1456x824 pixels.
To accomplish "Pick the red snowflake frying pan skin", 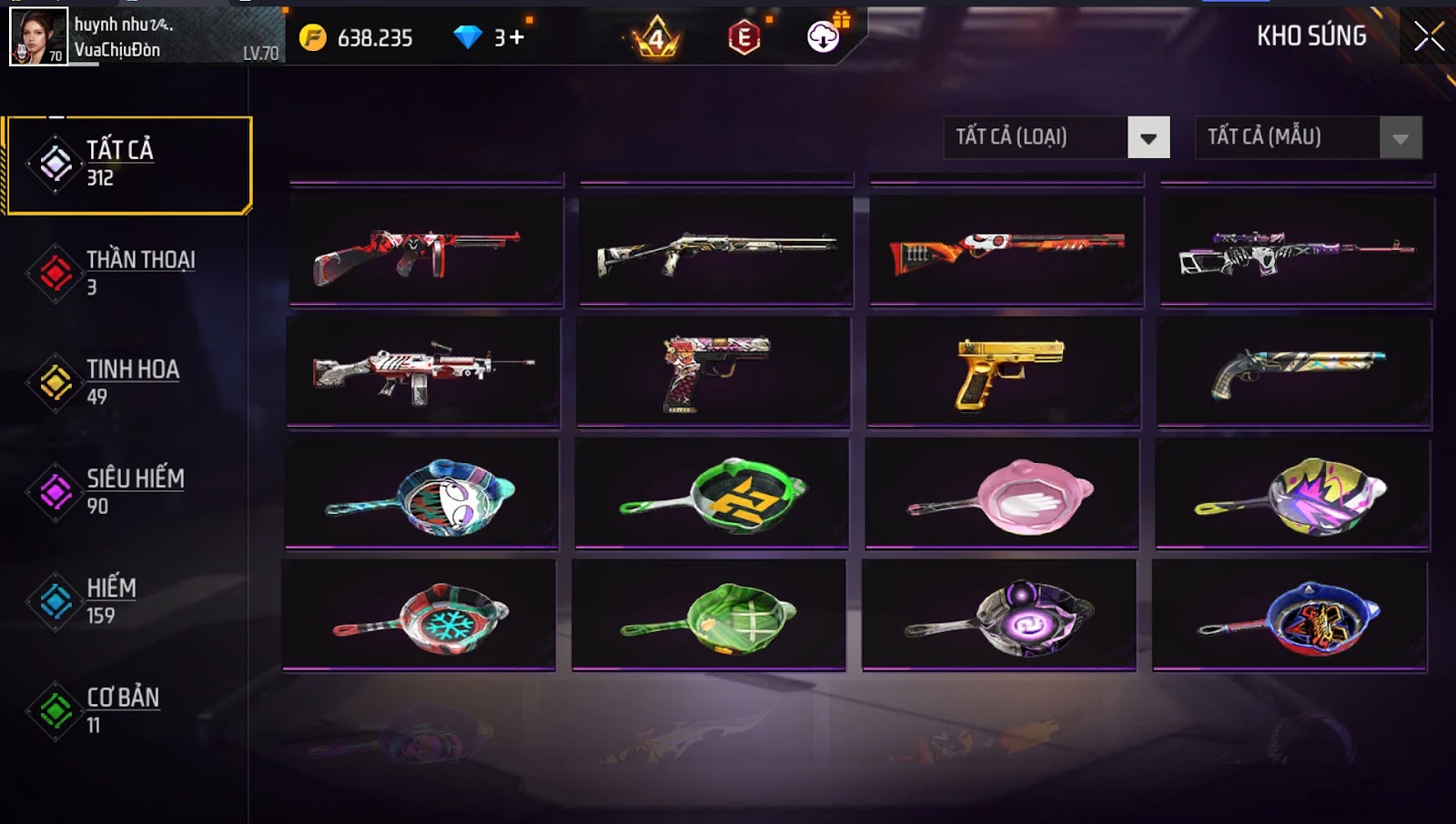I will click(420, 616).
